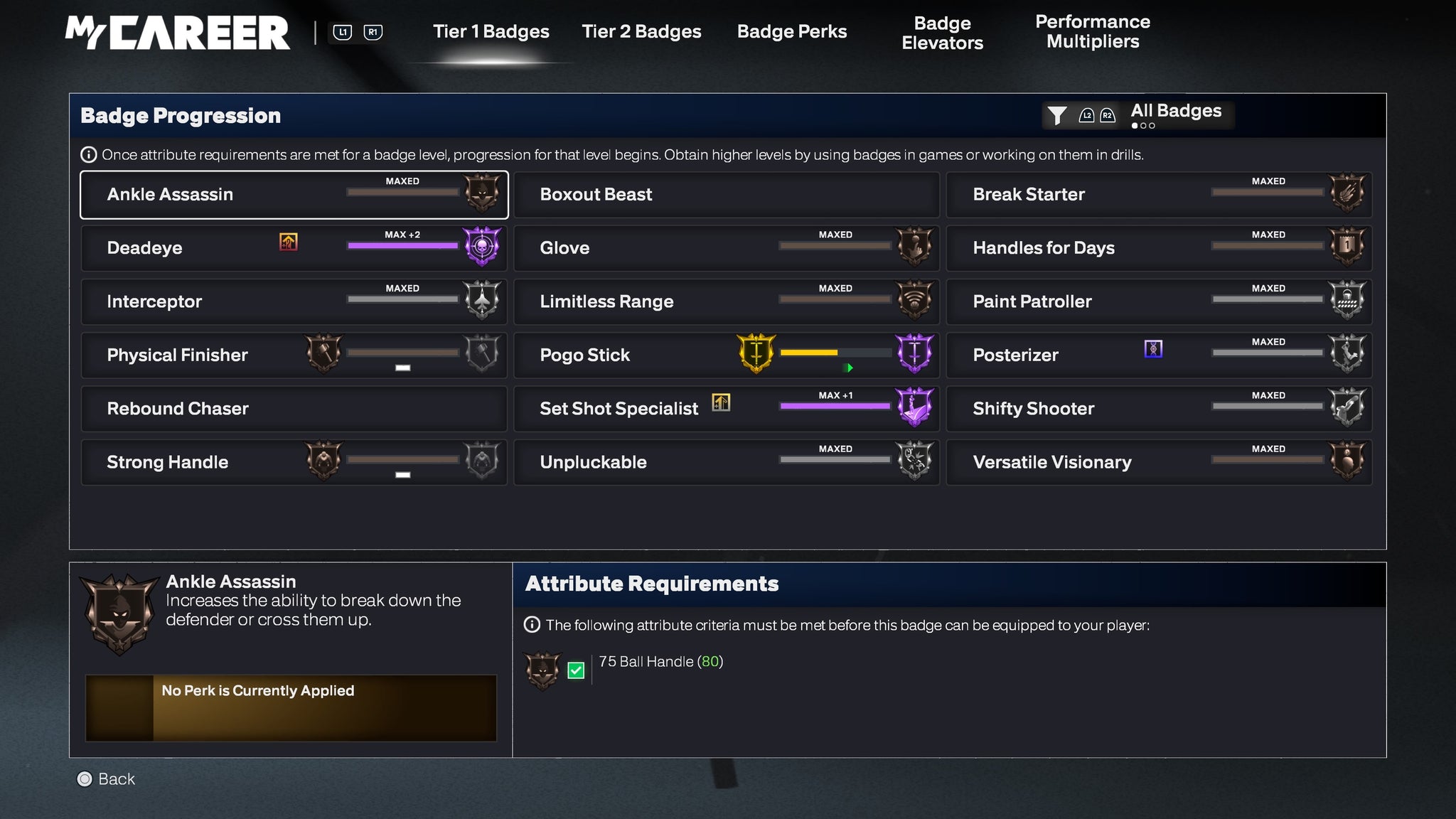Highlight the Set Shot Specialist badge
The height and width of the screenshot is (819, 1456).
[x=726, y=409]
